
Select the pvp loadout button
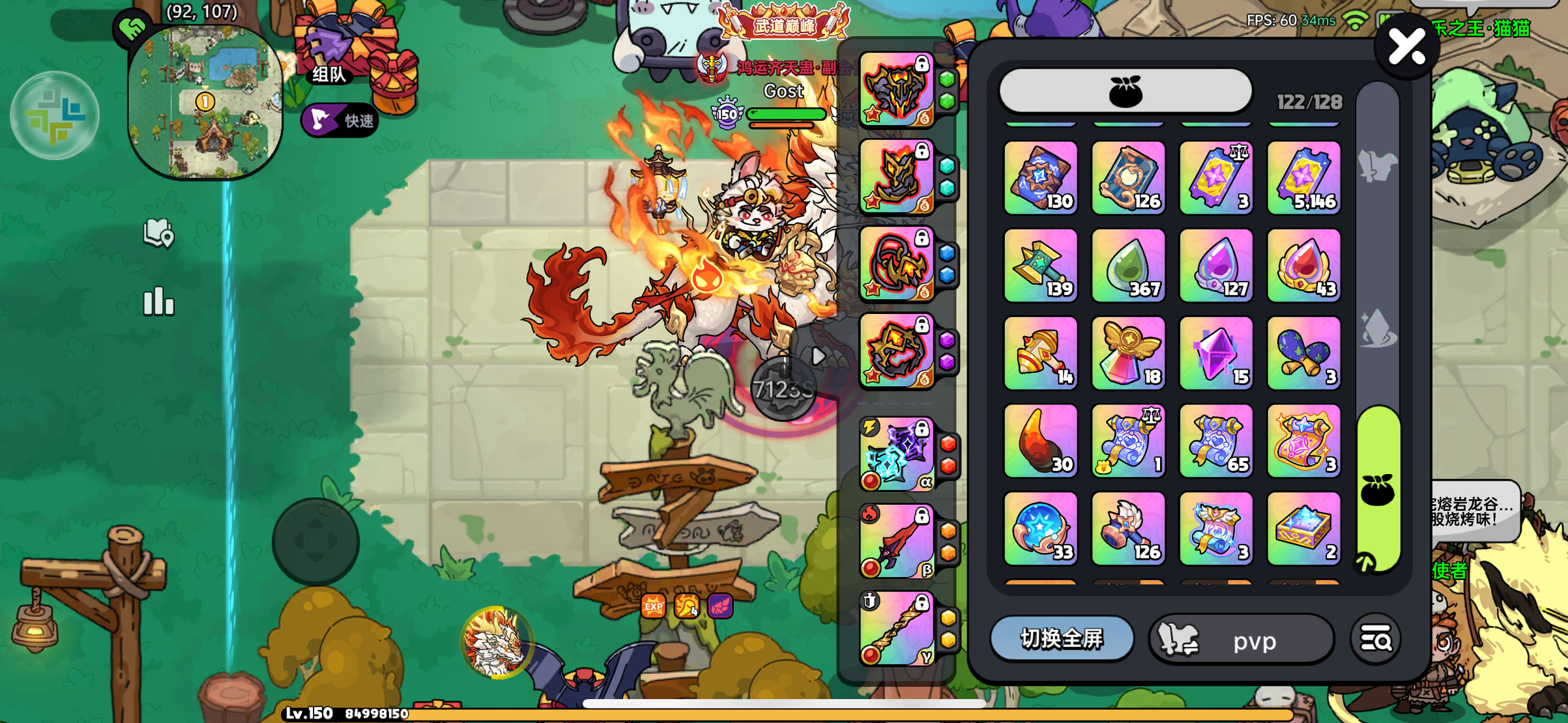(1241, 640)
